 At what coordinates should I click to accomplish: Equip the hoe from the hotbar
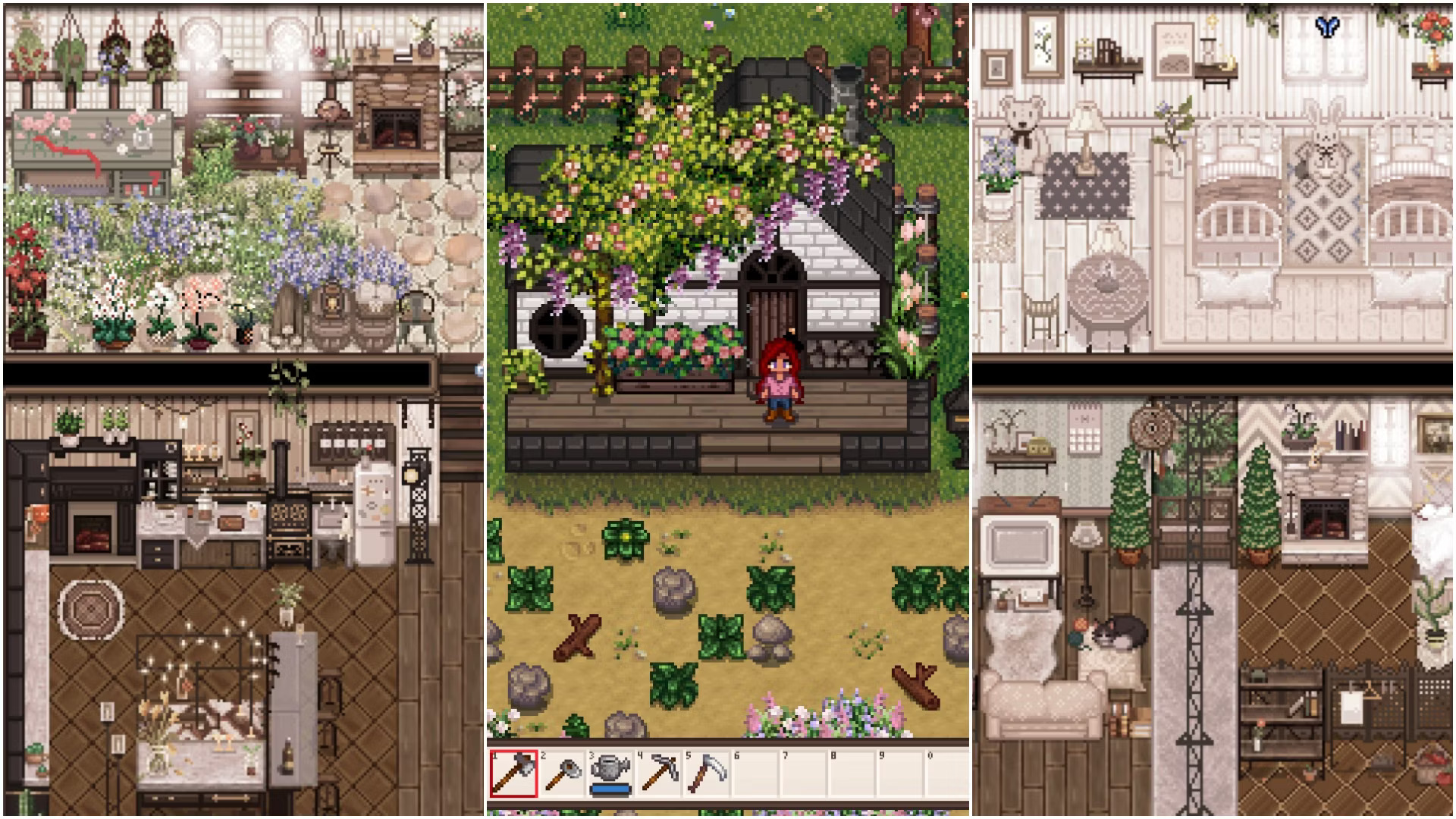click(562, 773)
